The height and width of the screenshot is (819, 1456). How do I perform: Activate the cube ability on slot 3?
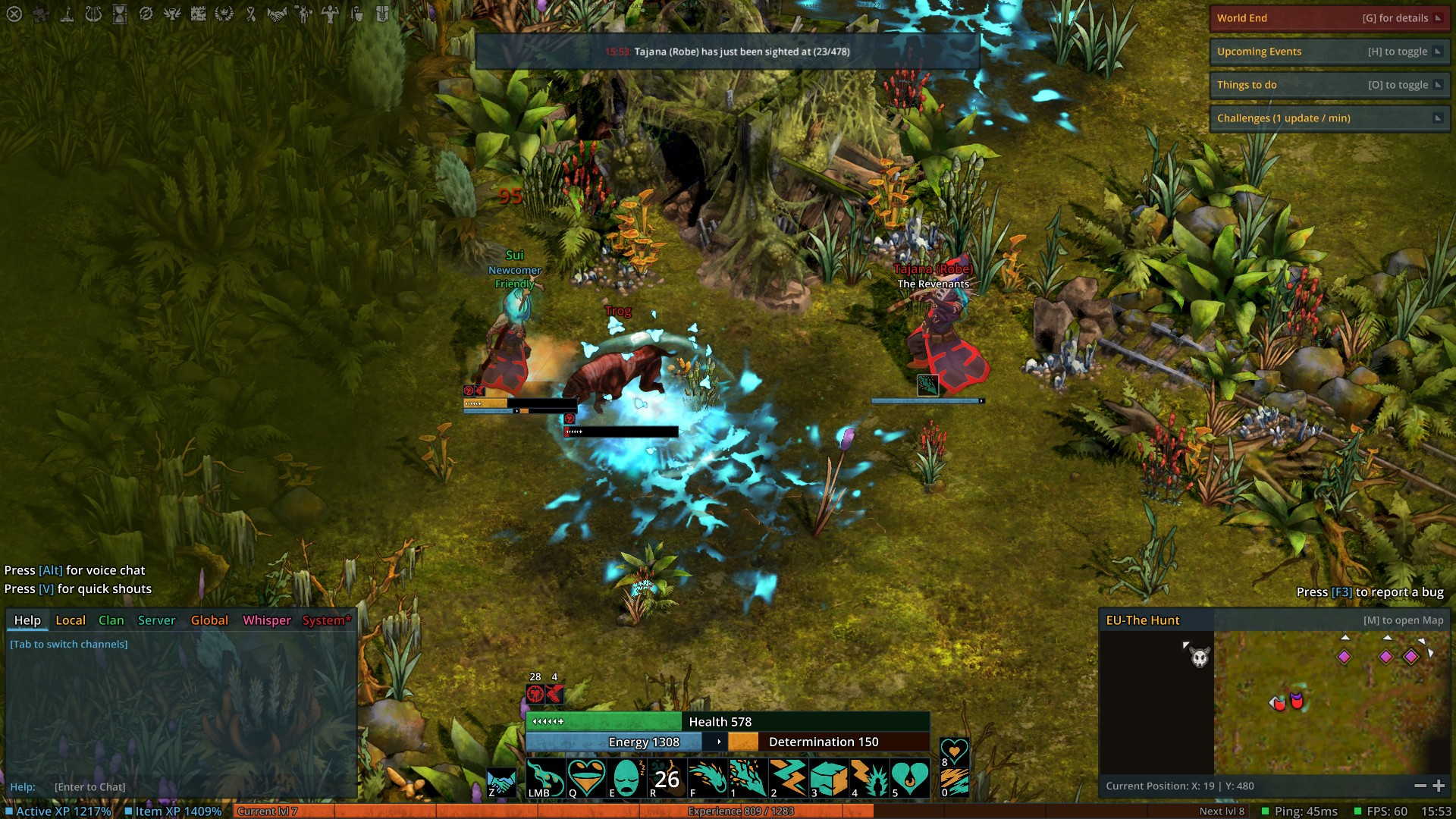click(x=829, y=778)
